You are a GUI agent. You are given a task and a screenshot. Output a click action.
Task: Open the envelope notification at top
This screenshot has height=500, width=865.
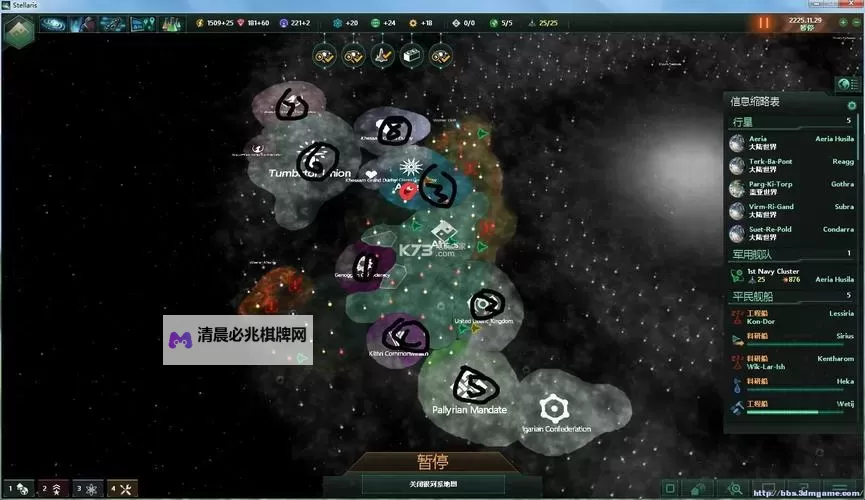pos(411,57)
